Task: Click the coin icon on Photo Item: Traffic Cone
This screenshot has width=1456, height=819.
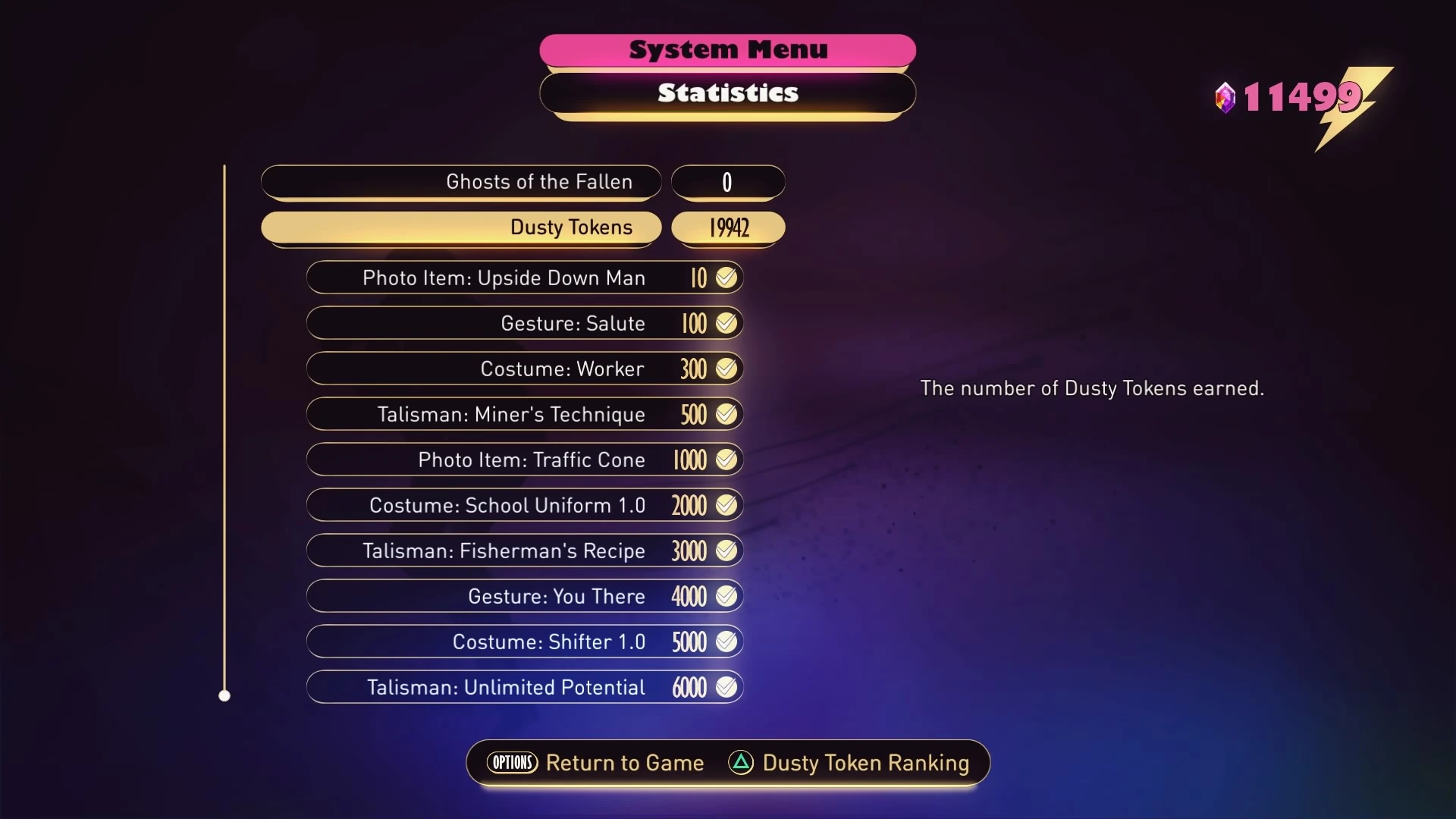Action: (726, 460)
